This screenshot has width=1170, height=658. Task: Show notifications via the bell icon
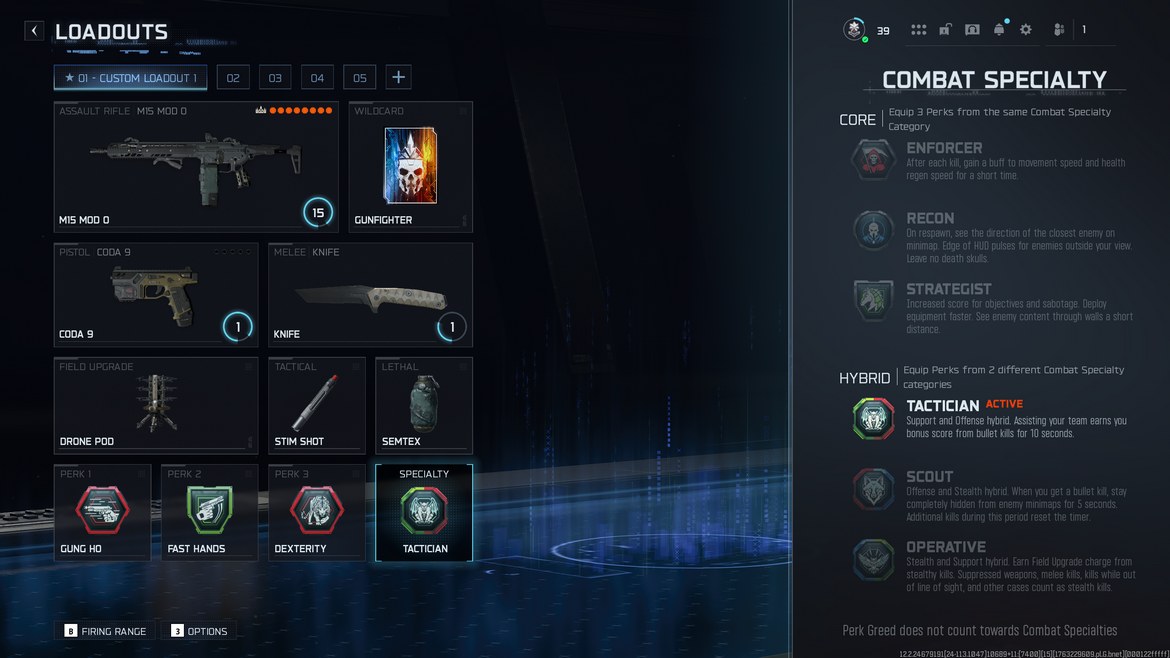[998, 30]
